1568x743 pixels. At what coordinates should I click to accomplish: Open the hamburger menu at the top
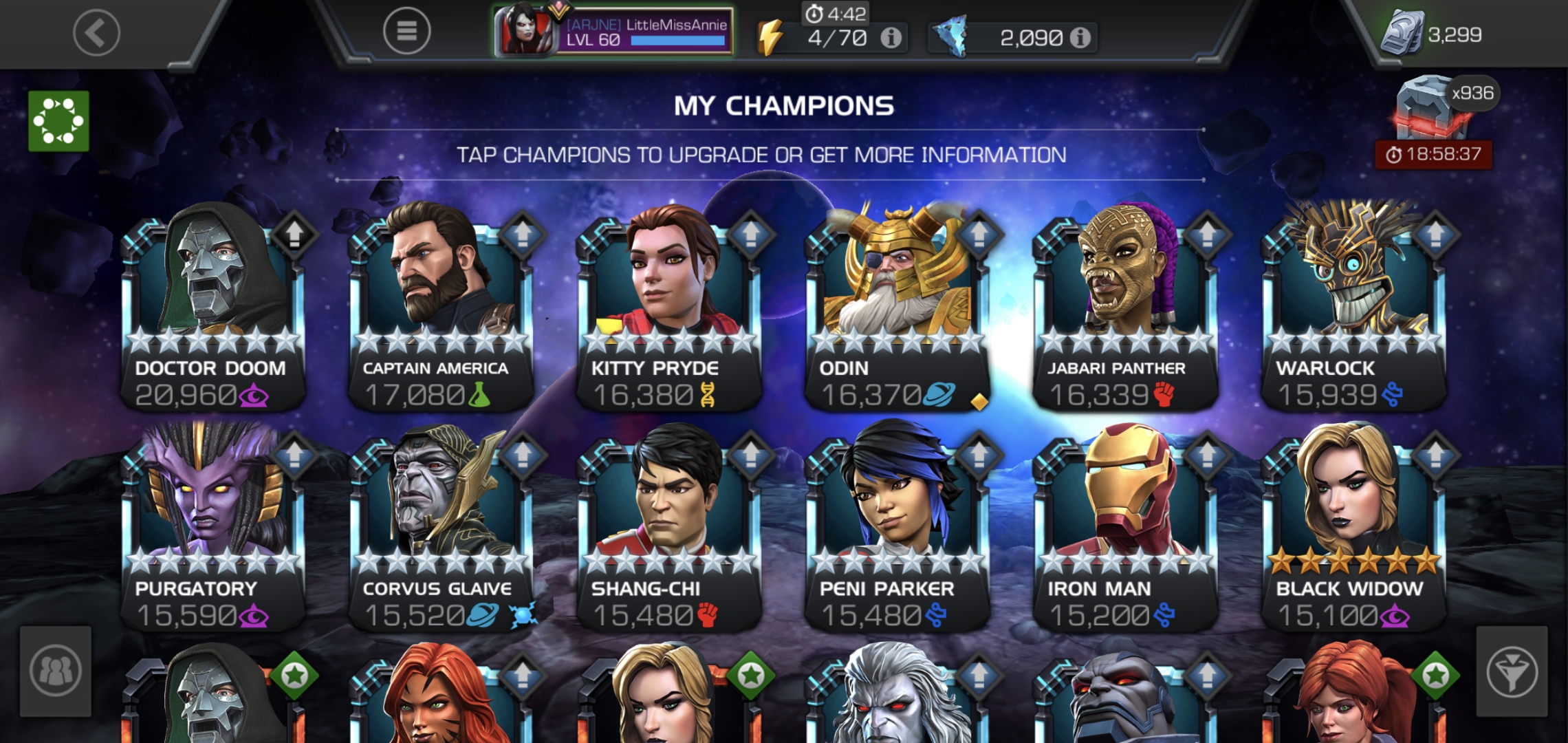tap(407, 29)
